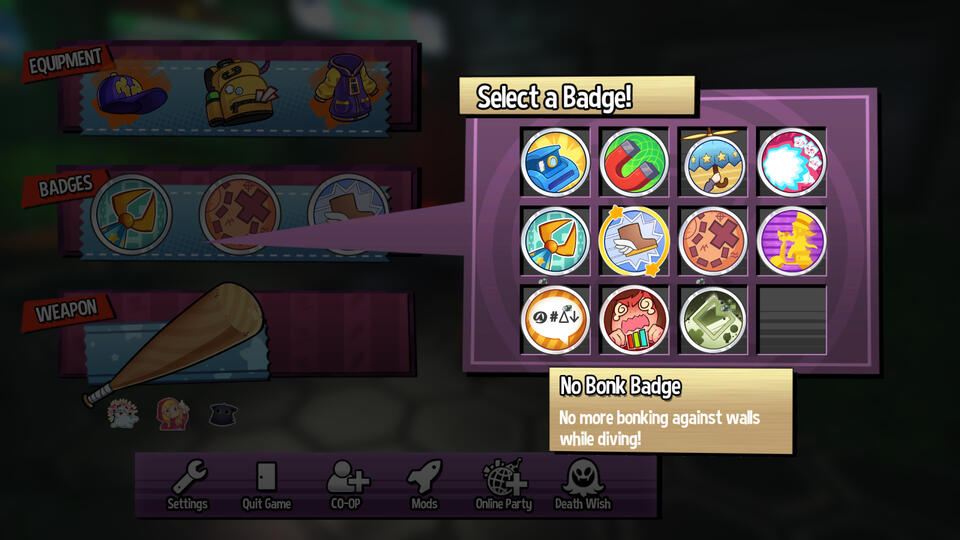The image size is (960, 540).
Task: Pick the red magnet badge
Action: (x=634, y=162)
